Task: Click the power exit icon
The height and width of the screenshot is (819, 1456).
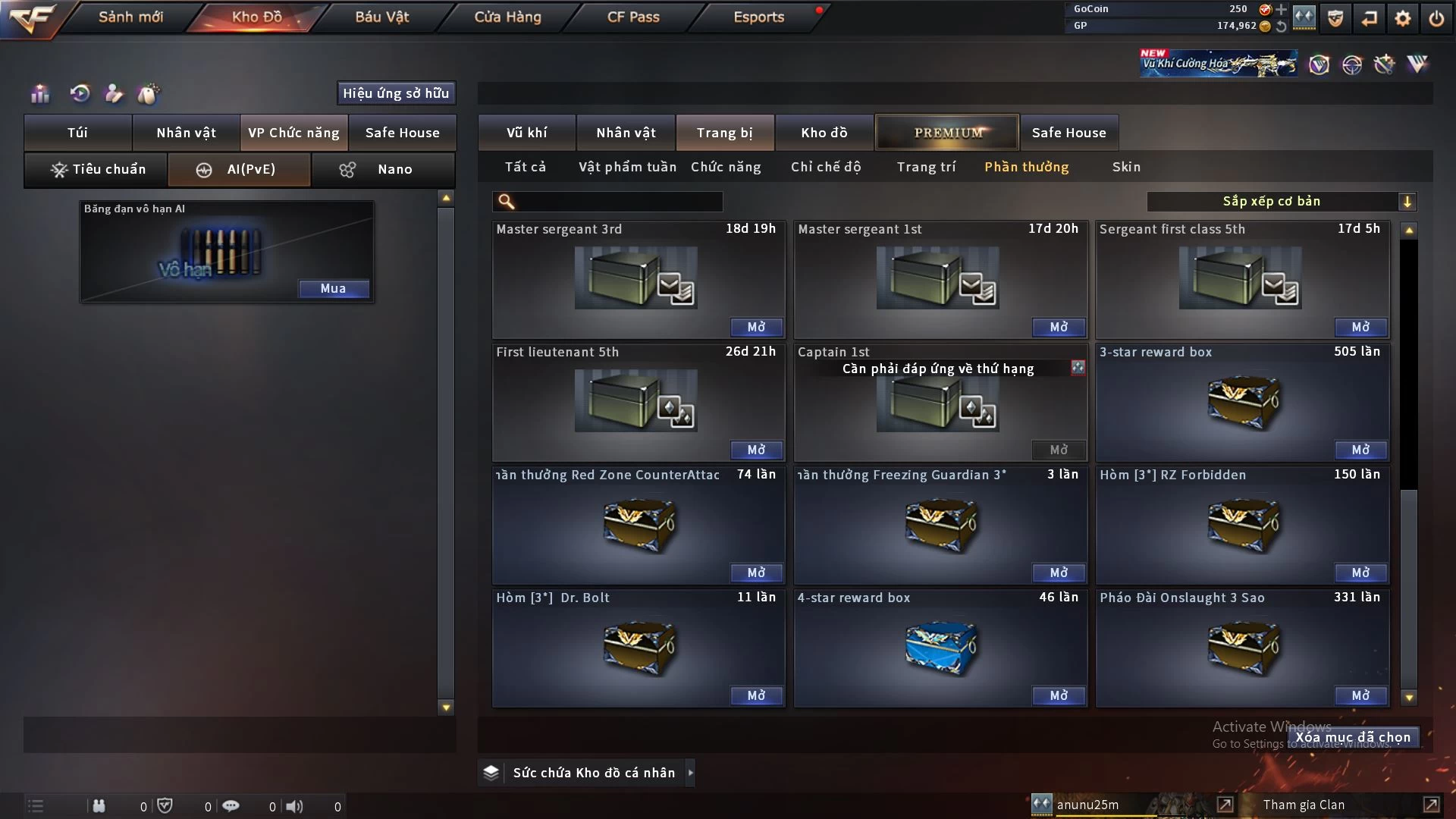Action: pos(1436,17)
